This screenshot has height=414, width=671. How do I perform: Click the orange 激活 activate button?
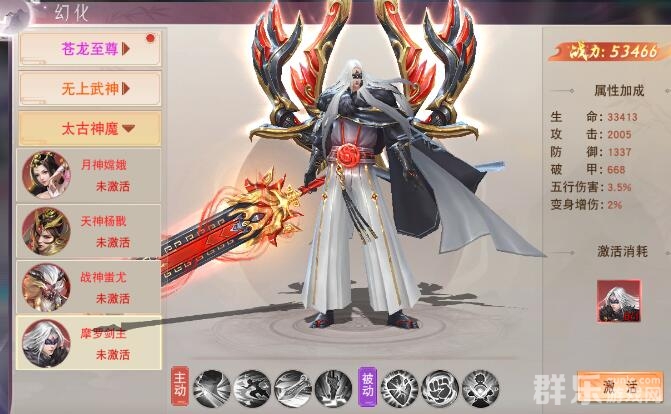620,385
